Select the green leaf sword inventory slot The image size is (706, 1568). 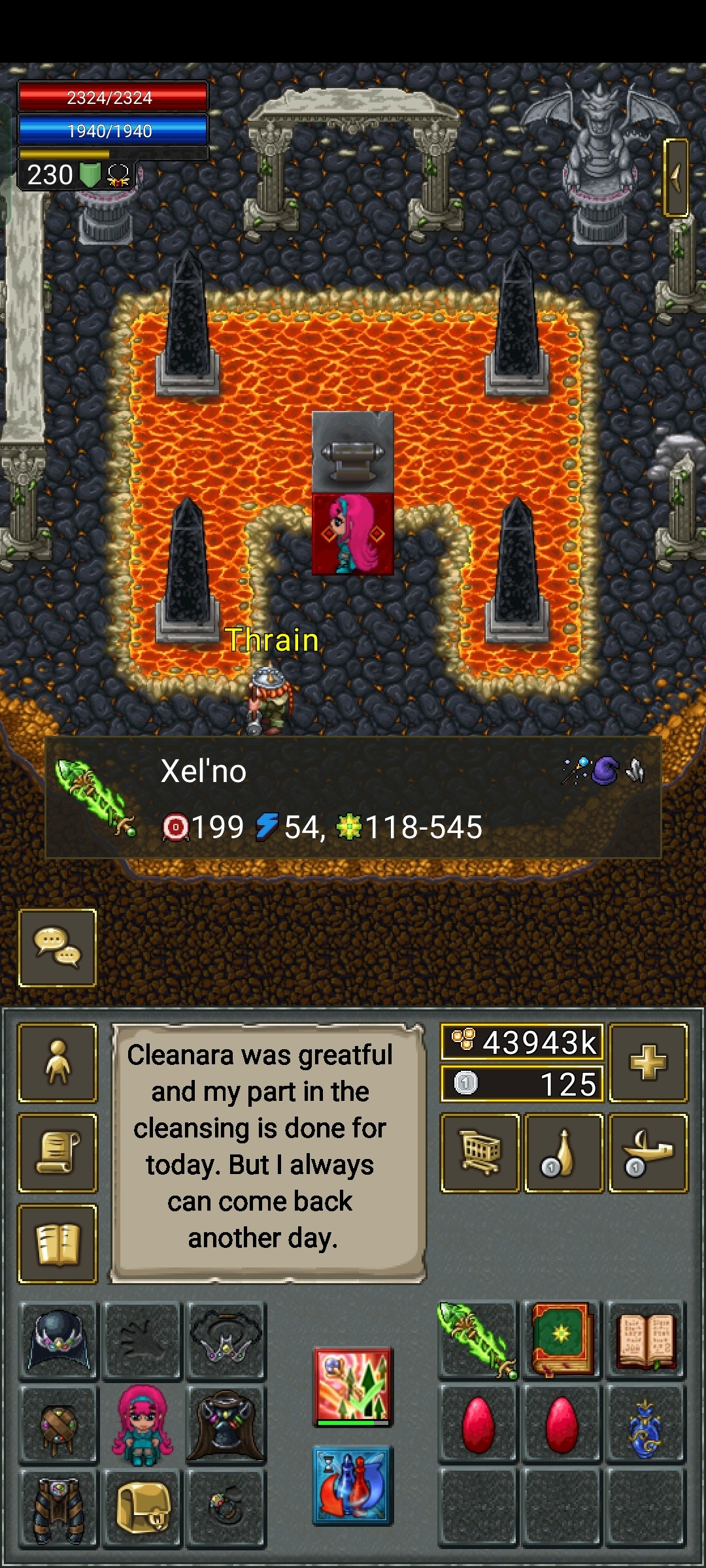coord(478,1341)
